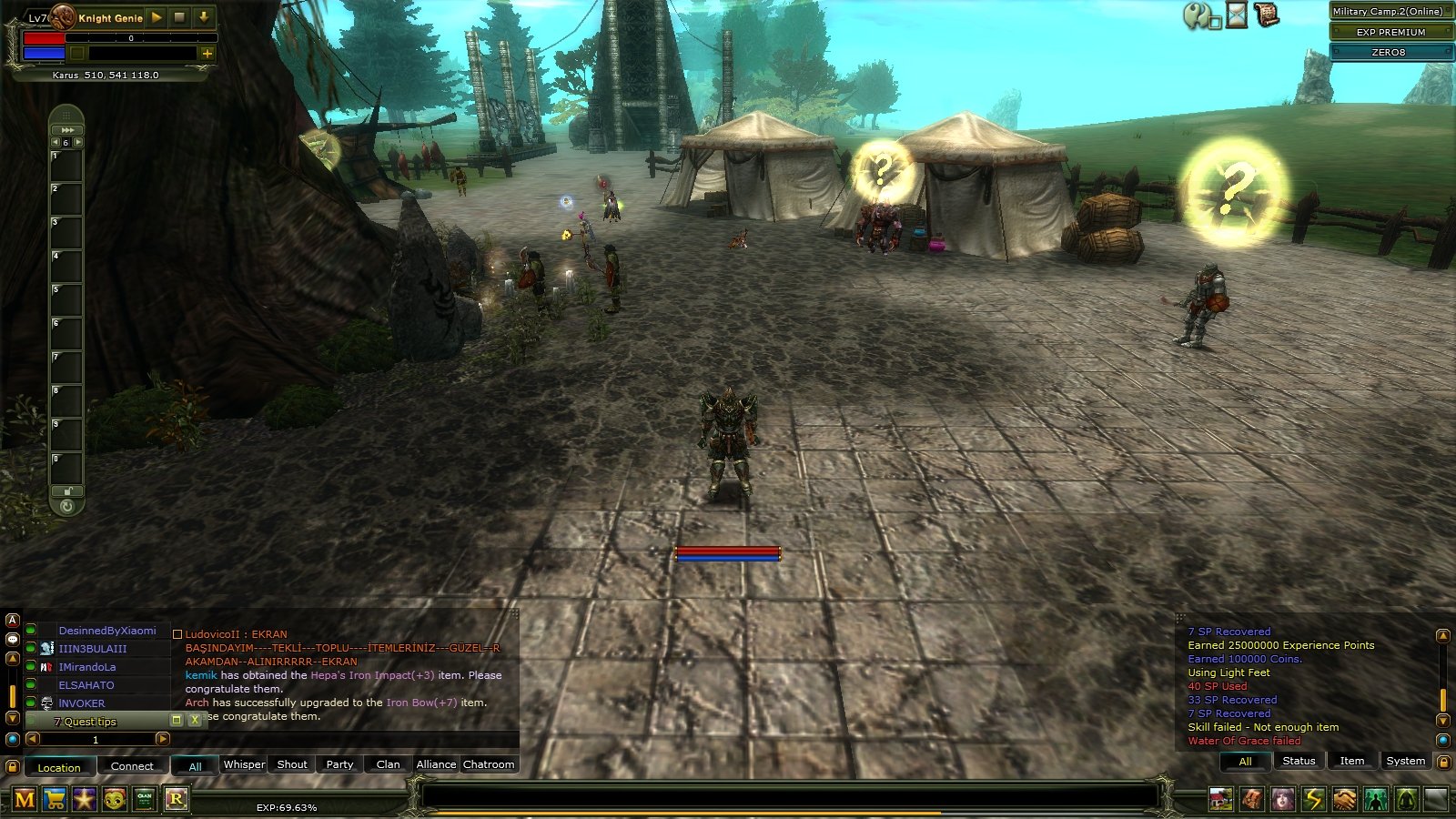The width and height of the screenshot is (1456, 819).
Task: Switch to the Clan chat tab
Action: [388, 764]
